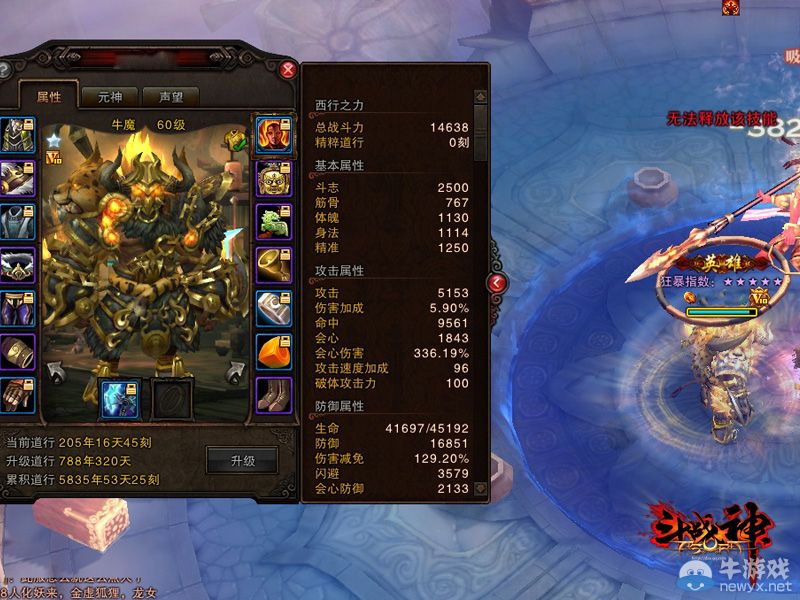Select the green jade beast slot

coord(272,222)
